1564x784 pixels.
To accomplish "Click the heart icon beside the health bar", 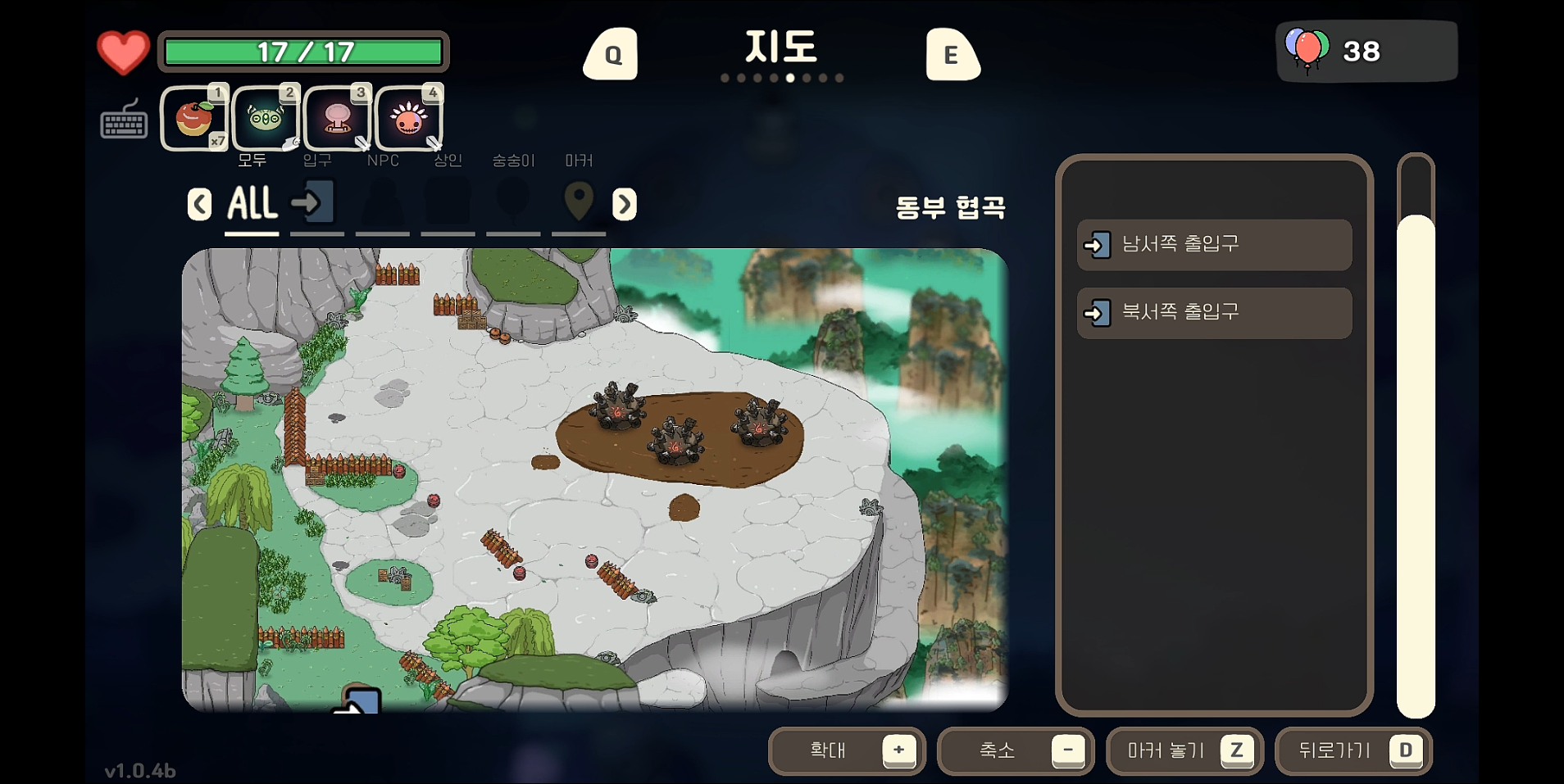I will coord(122,51).
